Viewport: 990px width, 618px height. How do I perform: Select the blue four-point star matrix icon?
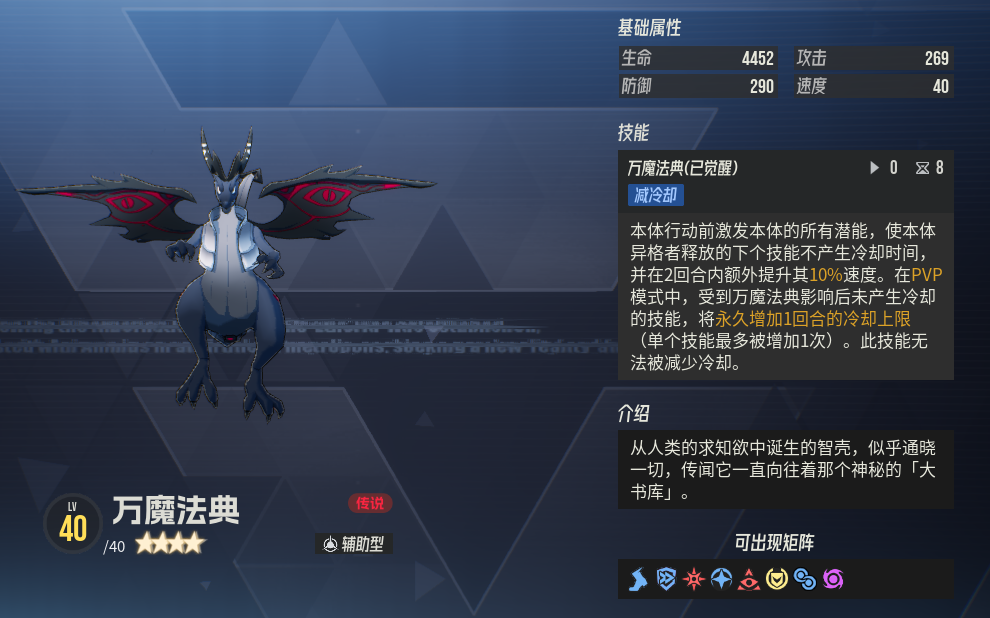pos(721,579)
